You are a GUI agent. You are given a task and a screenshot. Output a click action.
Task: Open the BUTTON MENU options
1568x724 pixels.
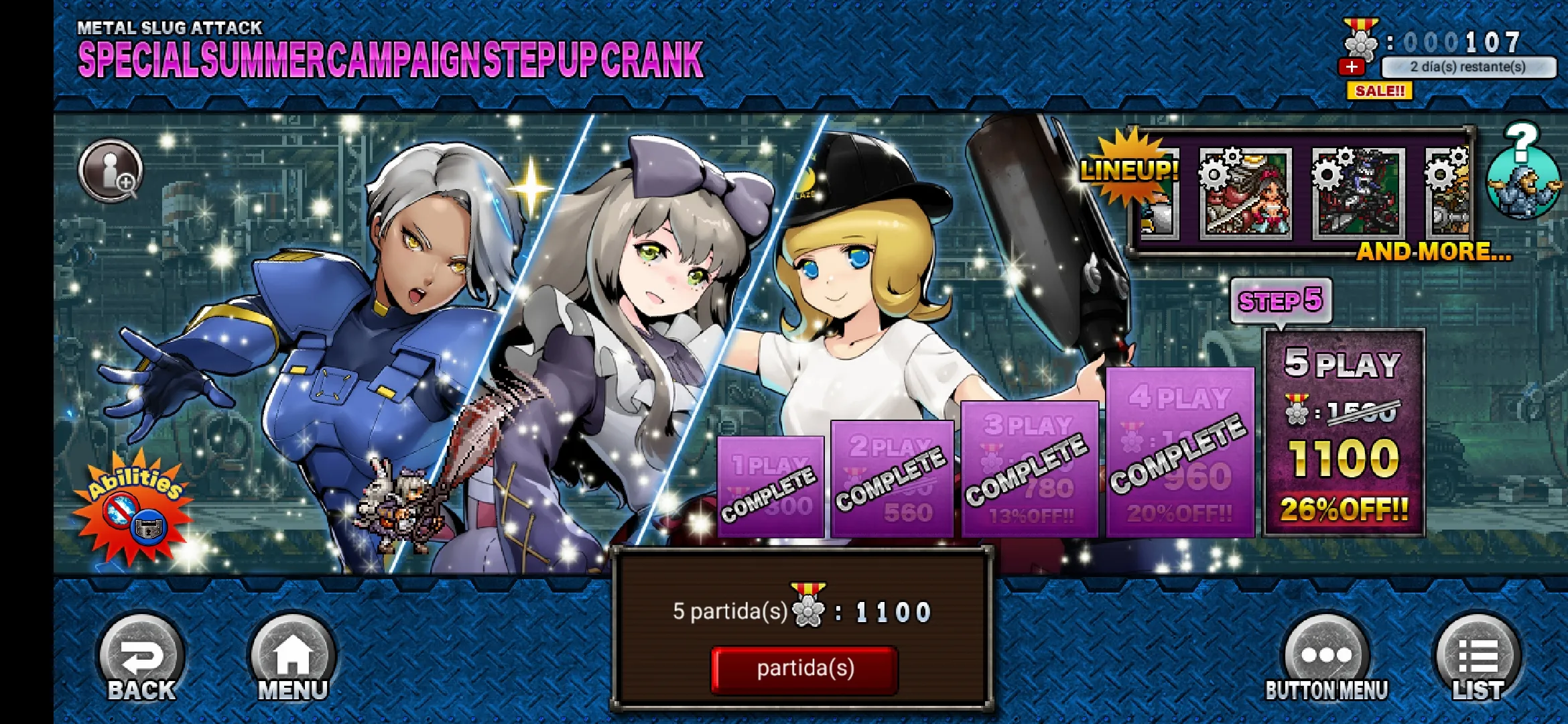coord(1326,660)
